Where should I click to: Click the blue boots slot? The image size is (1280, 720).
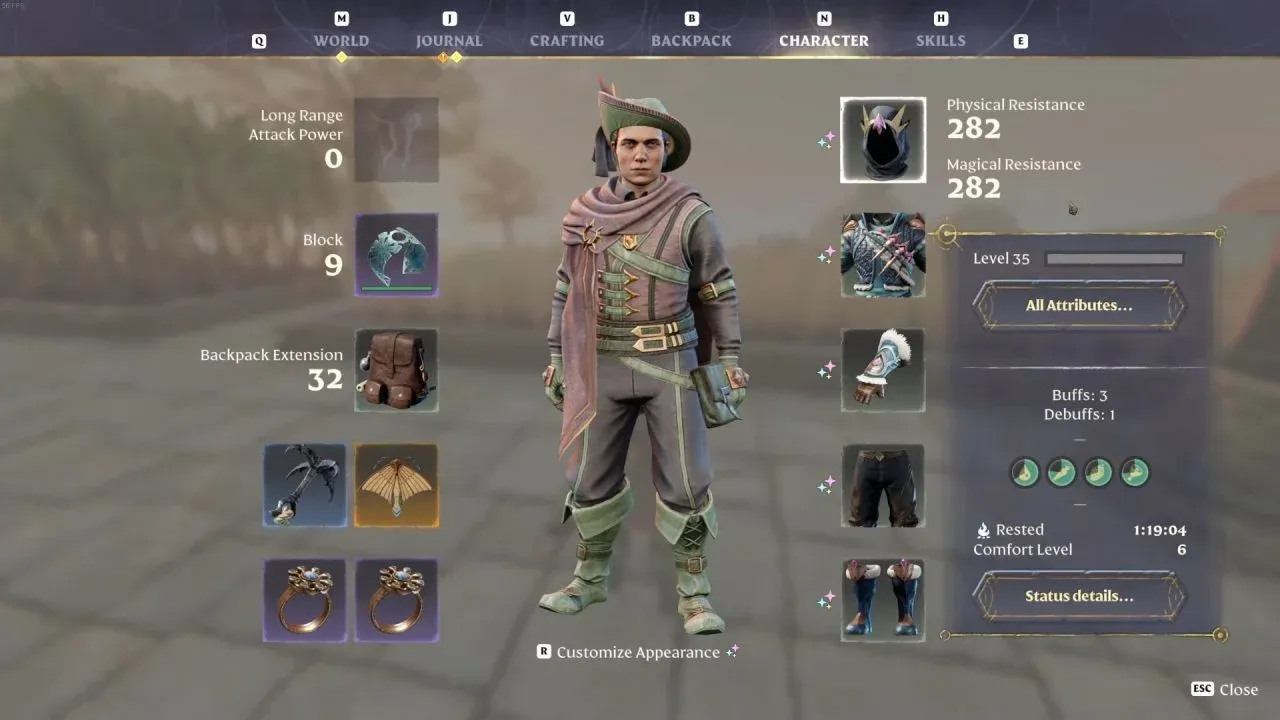click(883, 600)
